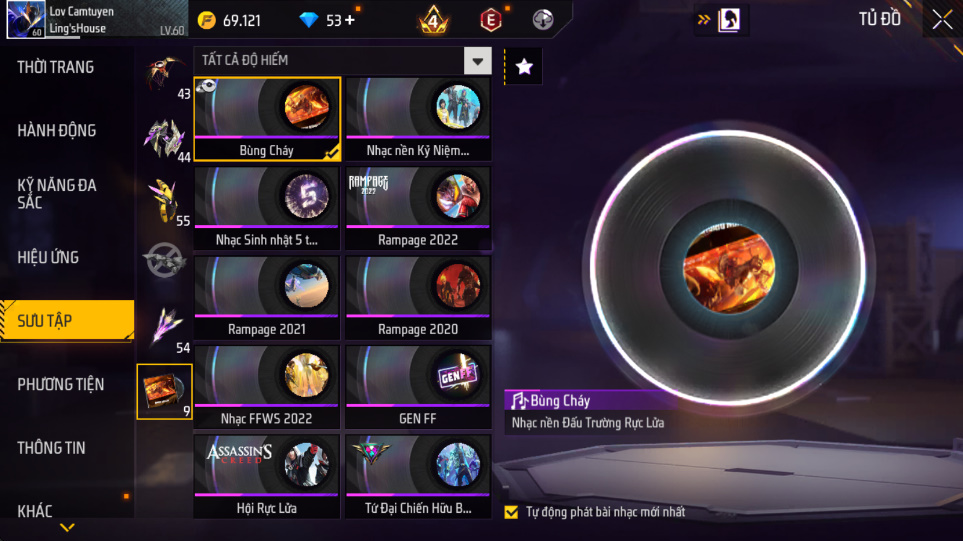This screenshot has height=541, width=963.
Task: Pick the Rampage 2021 music track
Action: click(267, 298)
